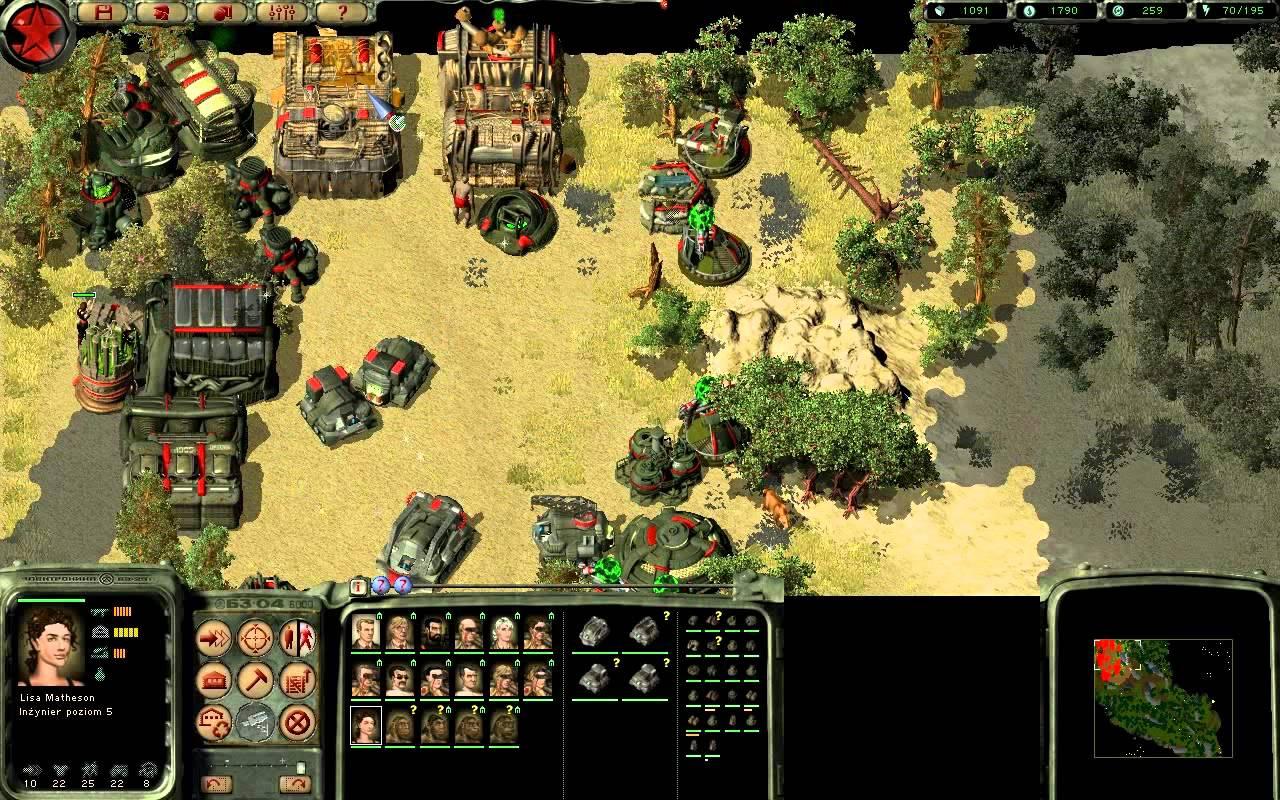This screenshot has width=1280, height=800.
Task: Select Lisa Matheson's highlighted portrait in roster
Action: (366, 726)
